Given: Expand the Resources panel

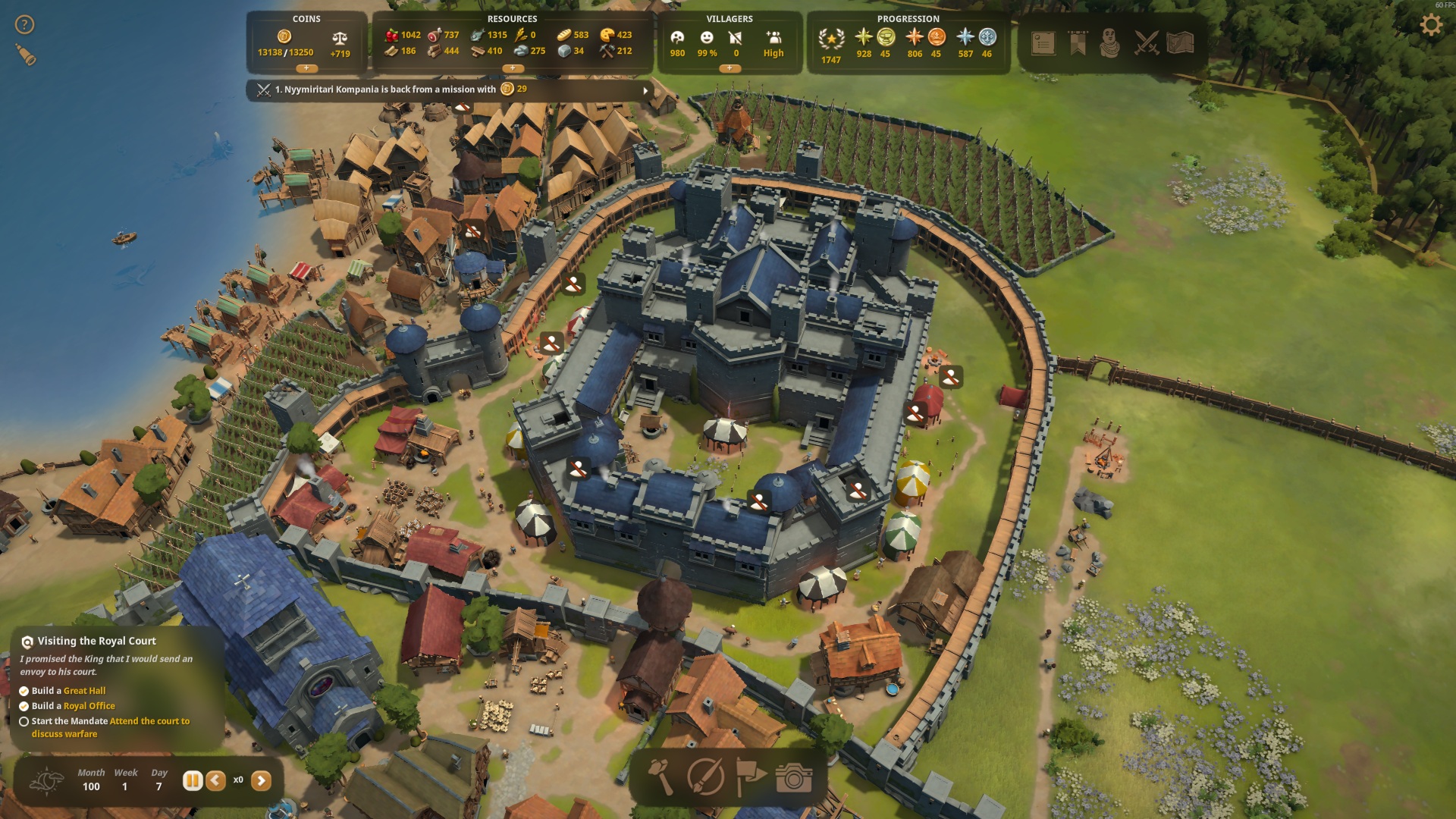Looking at the screenshot, I should 513,68.
